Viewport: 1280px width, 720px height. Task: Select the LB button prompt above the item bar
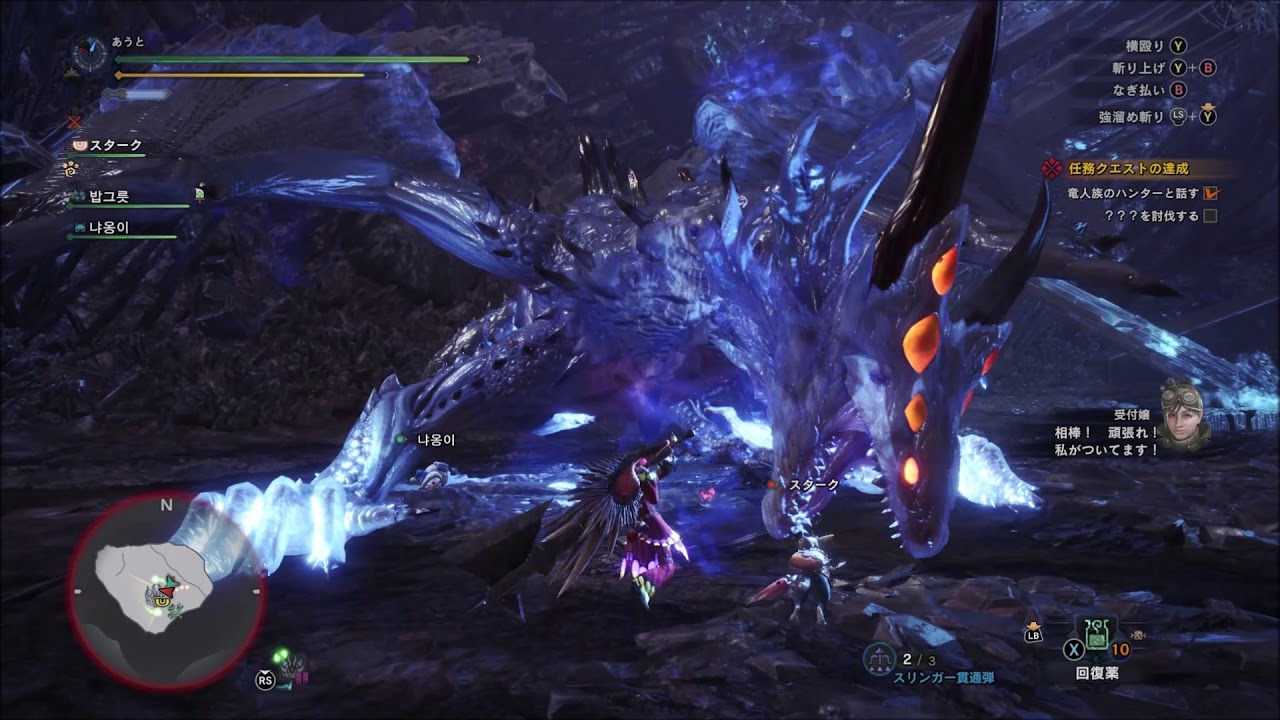click(x=1033, y=634)
